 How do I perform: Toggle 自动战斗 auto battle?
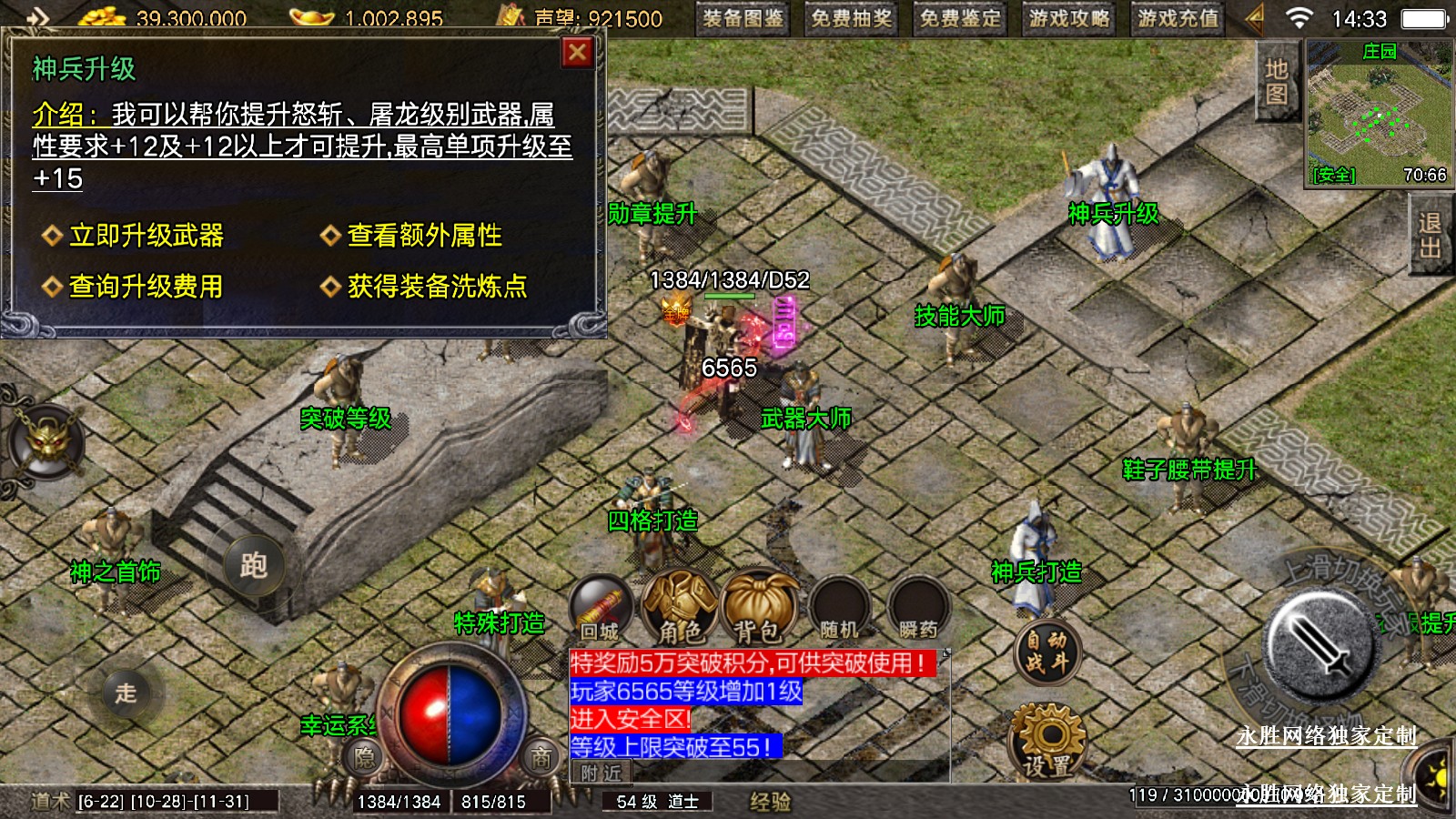(1046, 652)
